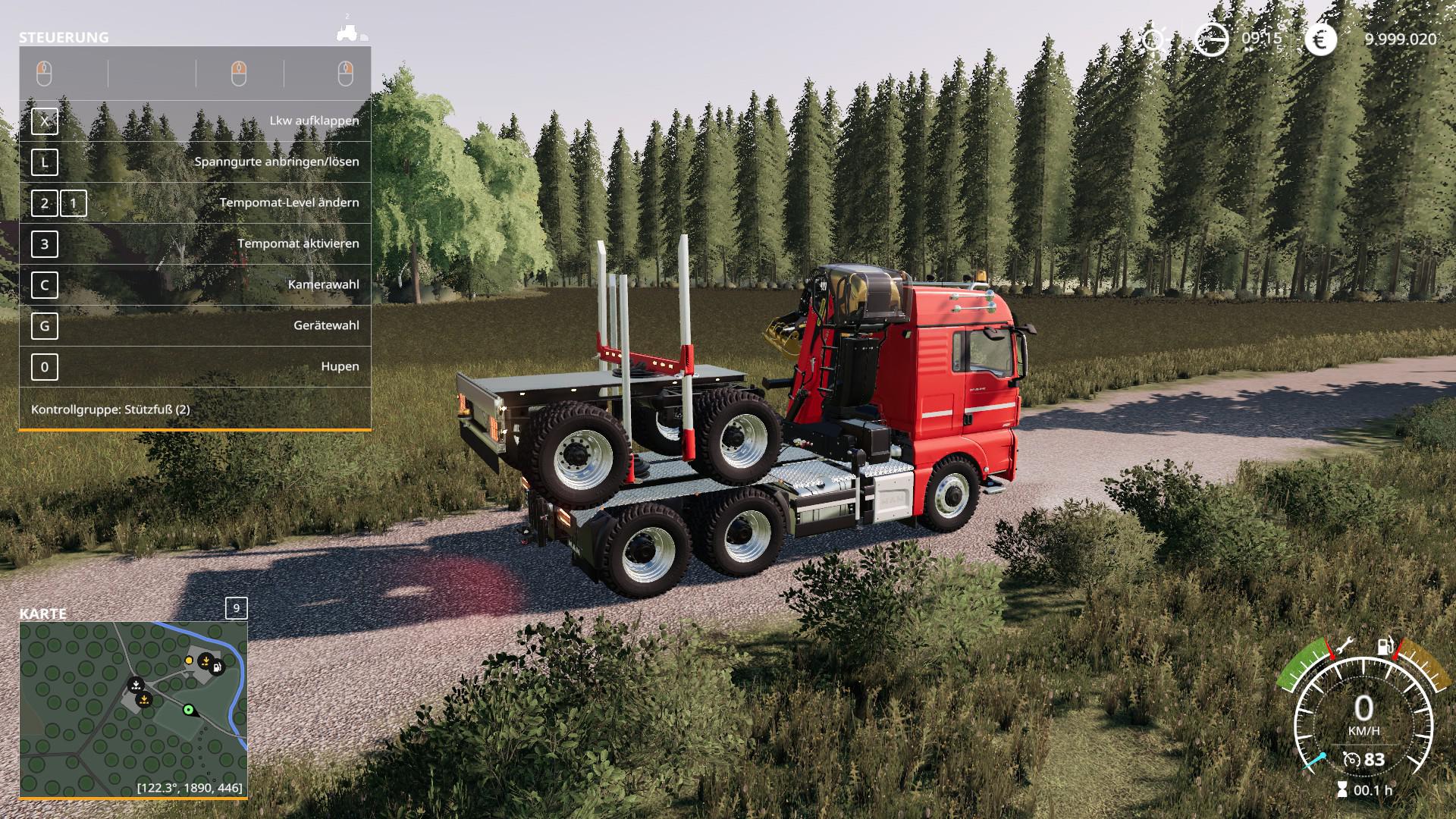Select the fuel pump marker on the minimap
The image size is (1456, 819).
click(x=218, y=667)
